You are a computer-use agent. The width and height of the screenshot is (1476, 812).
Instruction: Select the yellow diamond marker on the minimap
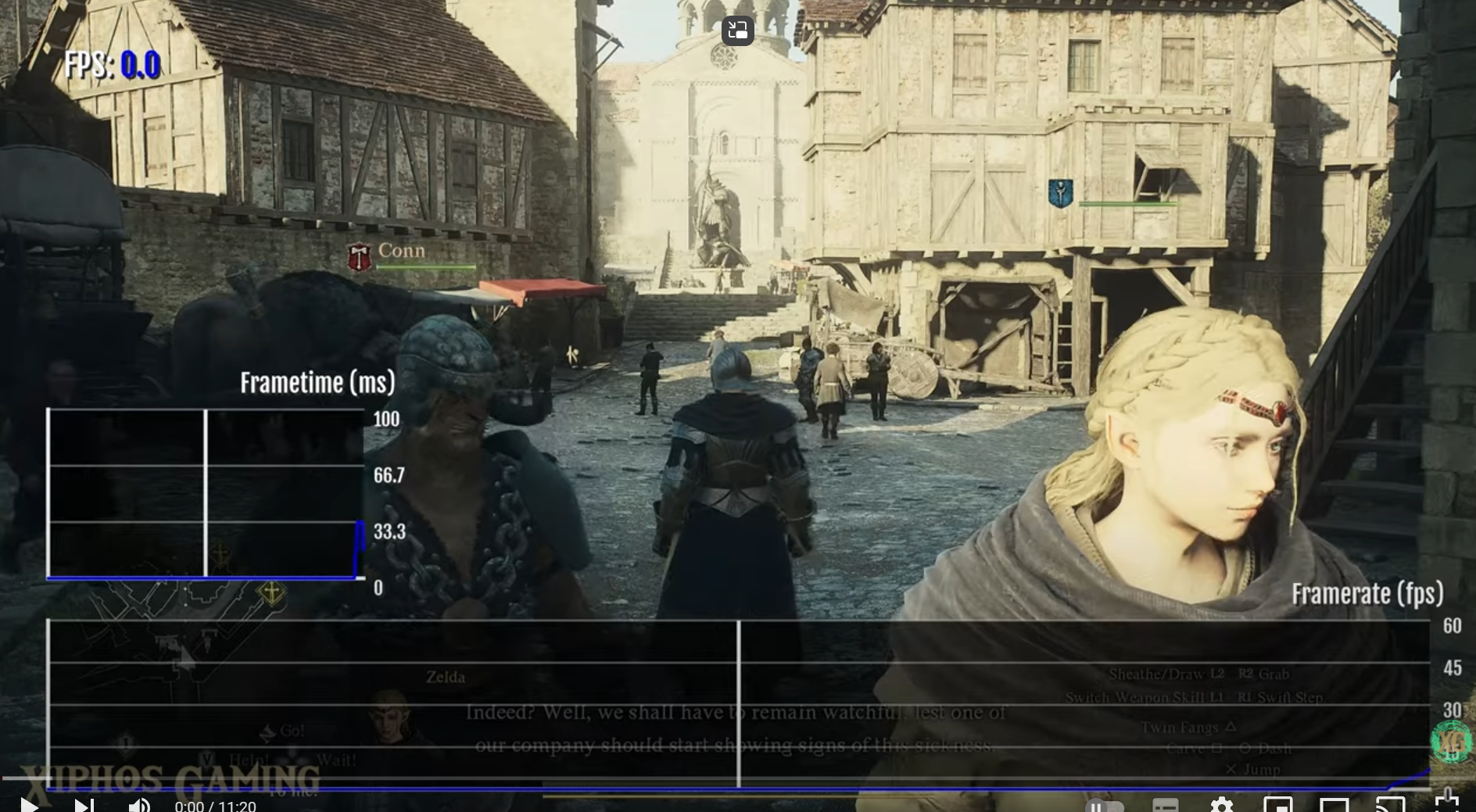pos(271,592)
